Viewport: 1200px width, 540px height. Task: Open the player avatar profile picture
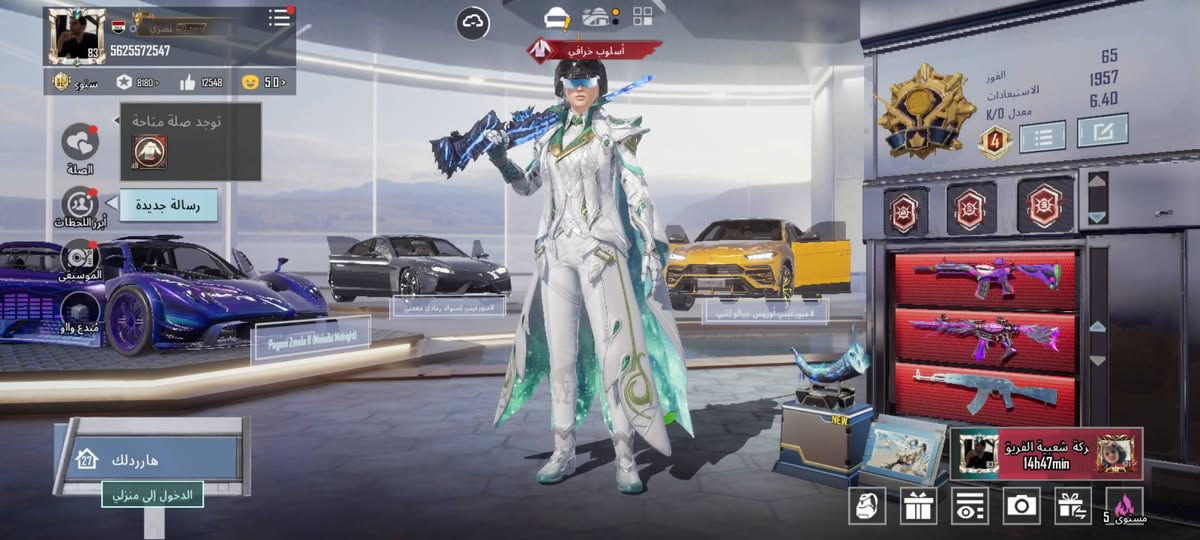(x=76, y=37)
